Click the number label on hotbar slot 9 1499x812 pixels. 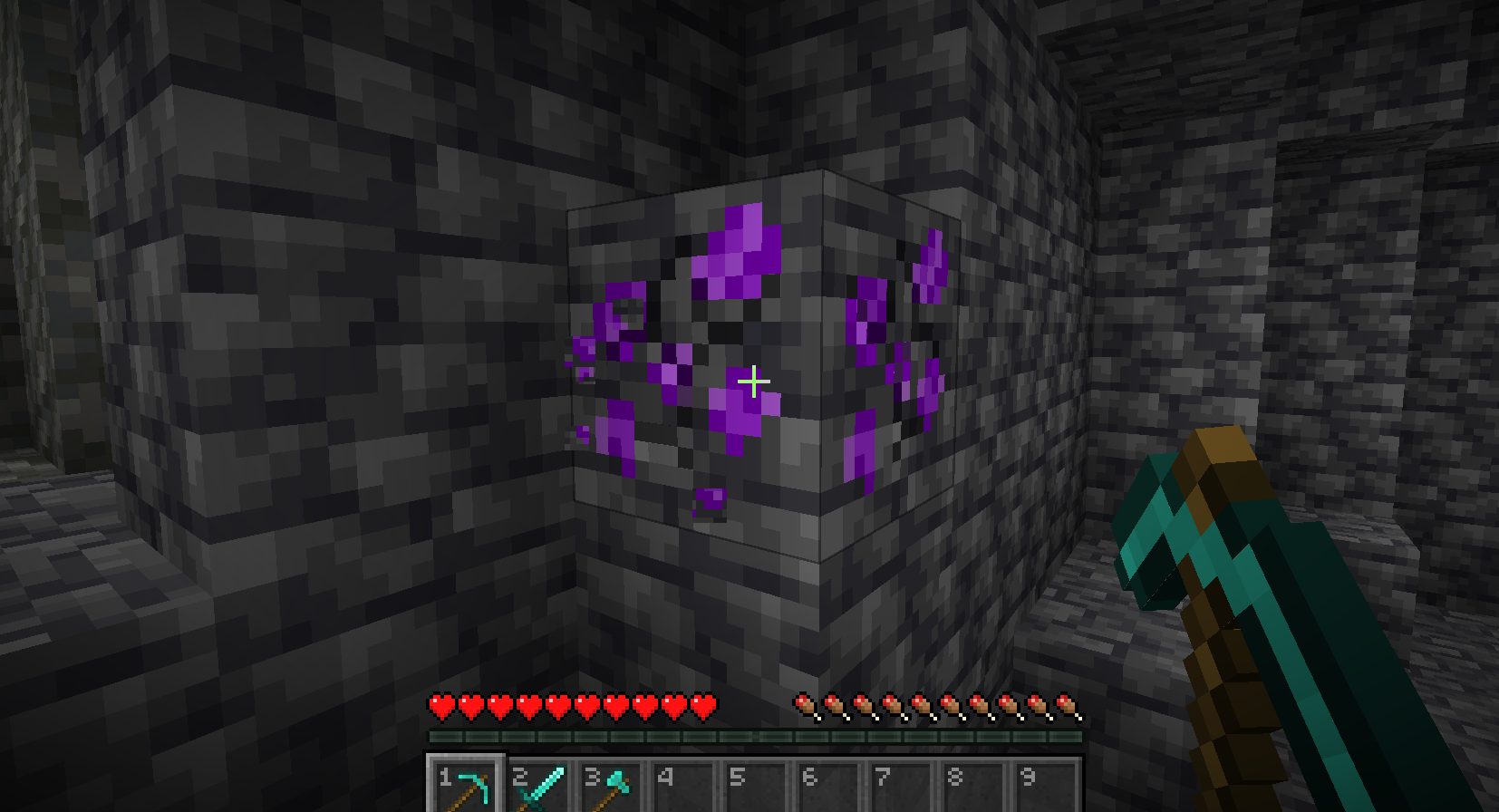pos(1025,778)
